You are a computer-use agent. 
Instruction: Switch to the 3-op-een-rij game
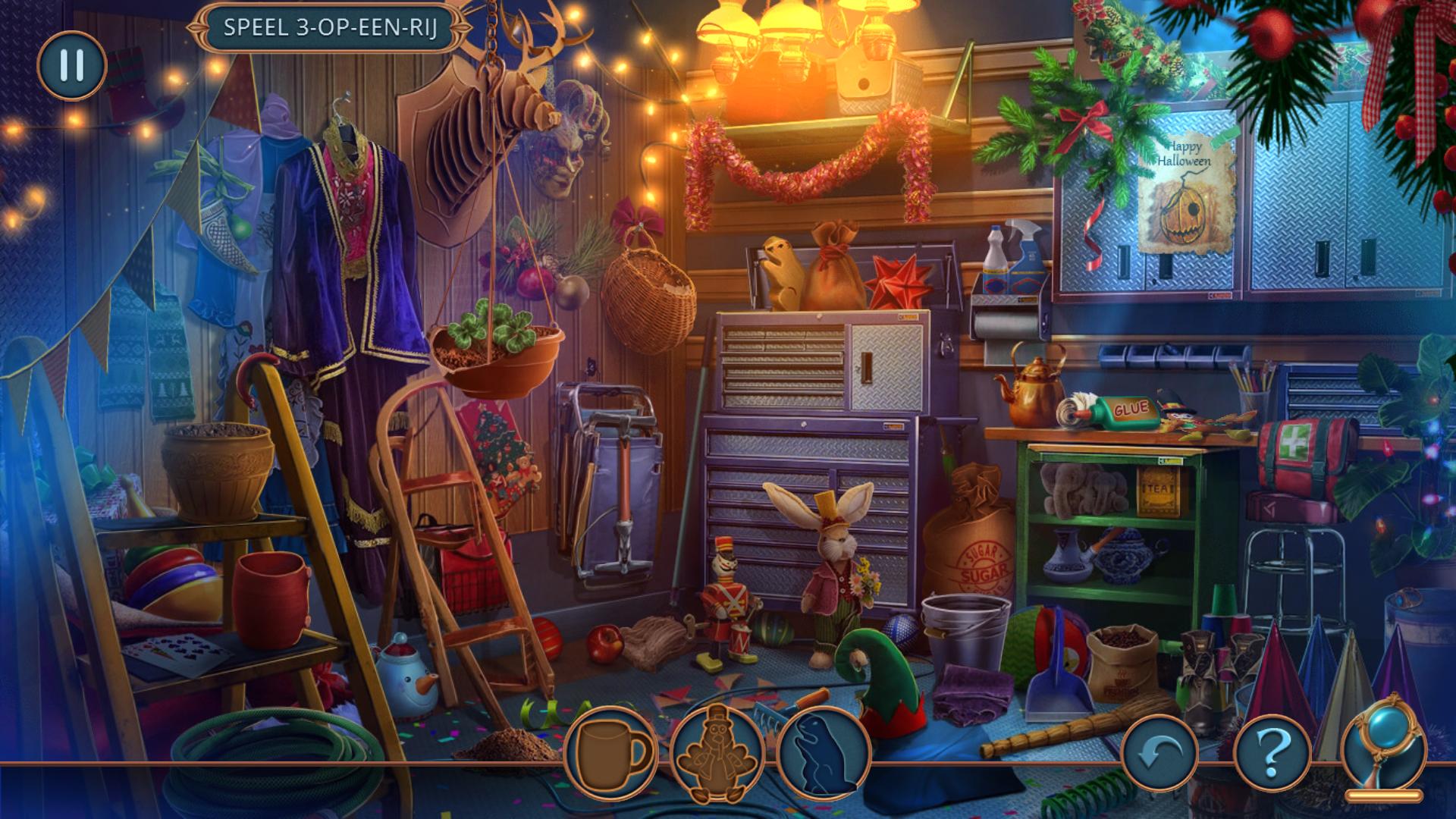point(330,28)
